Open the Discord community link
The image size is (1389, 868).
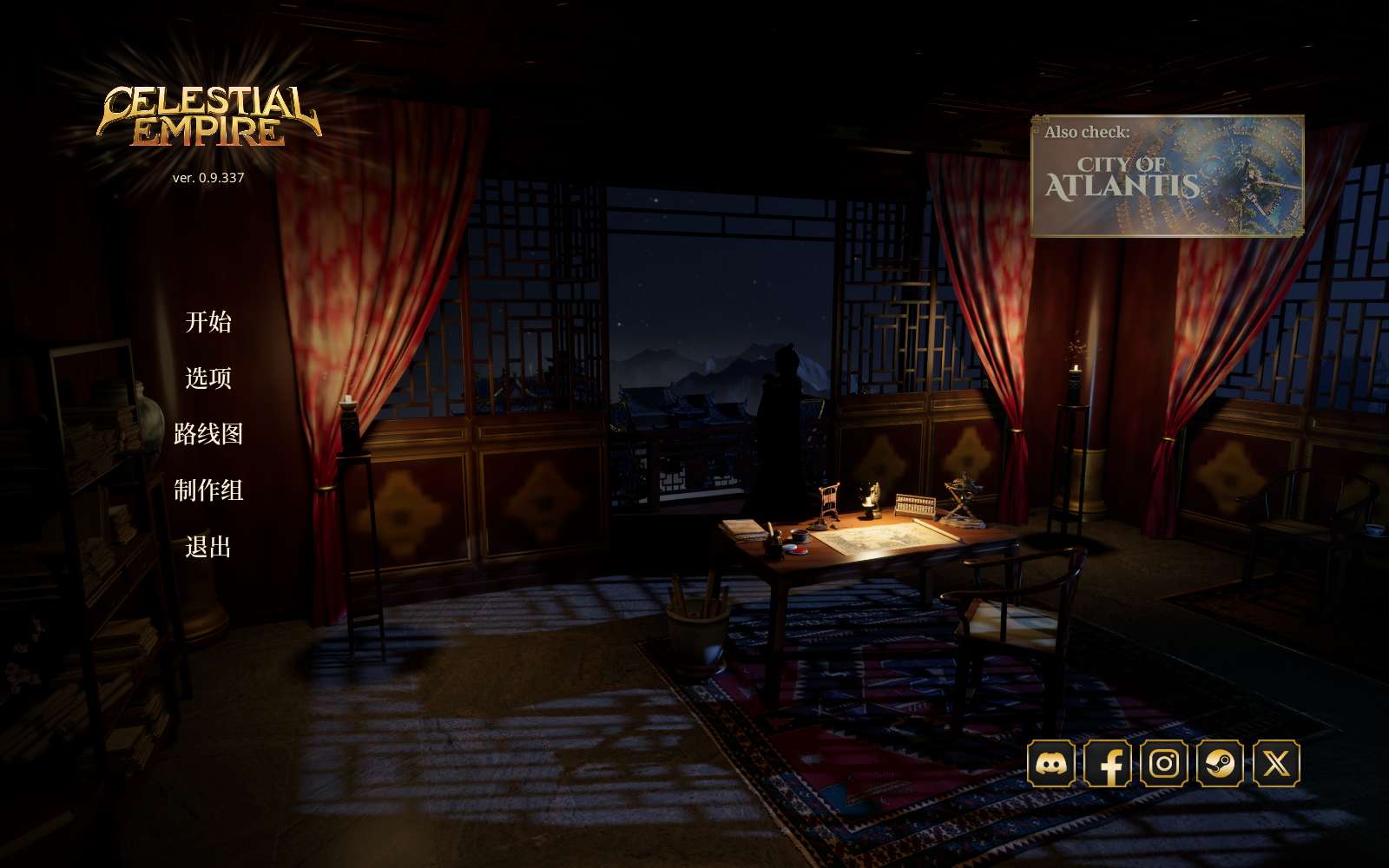pos(1051,764)
